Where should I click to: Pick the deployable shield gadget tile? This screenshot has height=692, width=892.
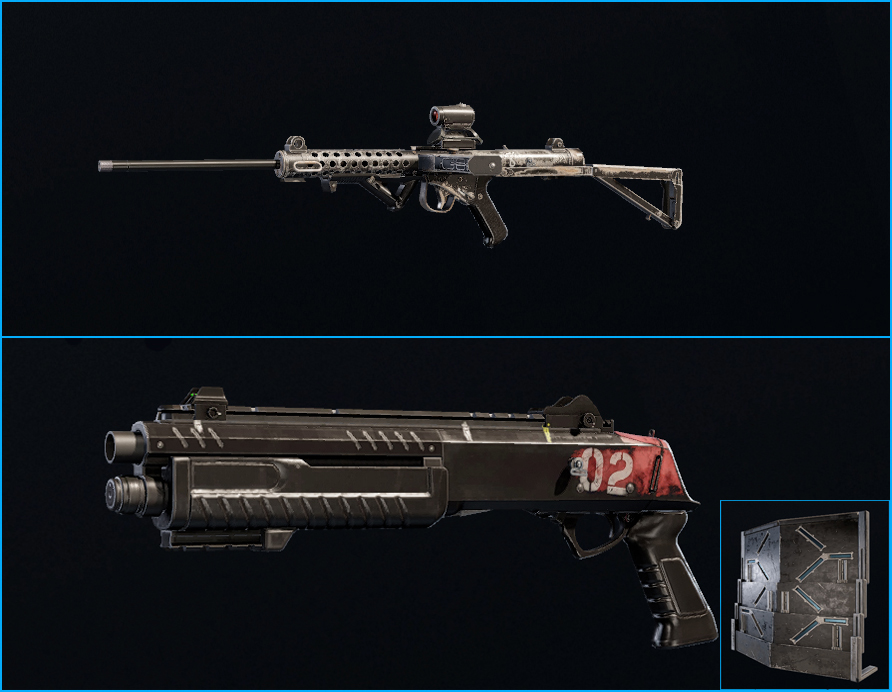click(805, 594)
